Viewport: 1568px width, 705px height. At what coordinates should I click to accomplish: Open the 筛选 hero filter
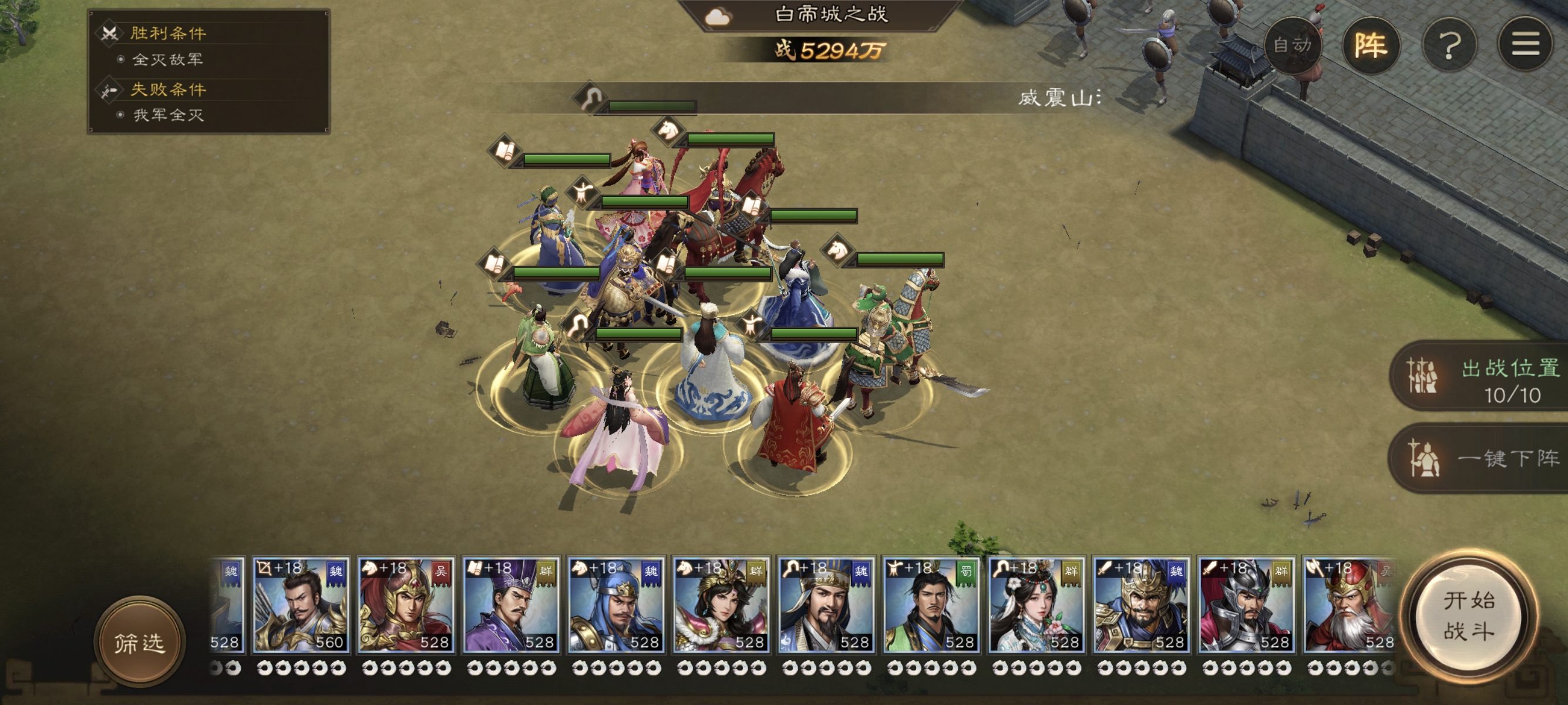pyautogui.click(x=139, y=642)
